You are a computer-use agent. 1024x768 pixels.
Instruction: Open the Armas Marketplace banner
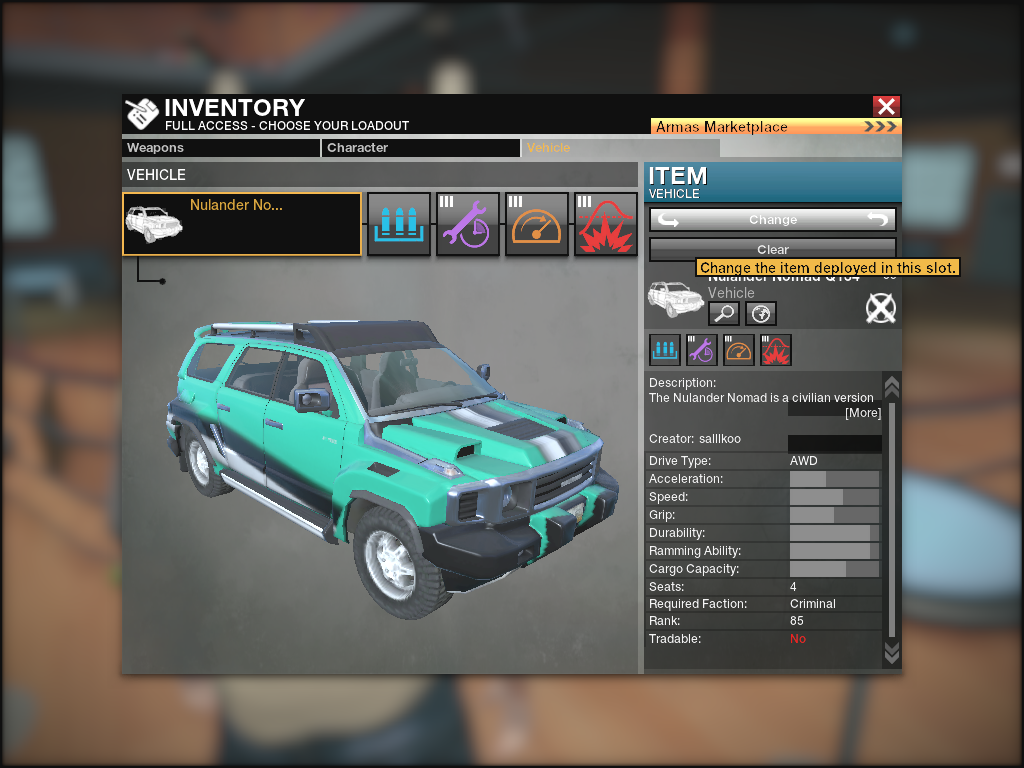776,127
